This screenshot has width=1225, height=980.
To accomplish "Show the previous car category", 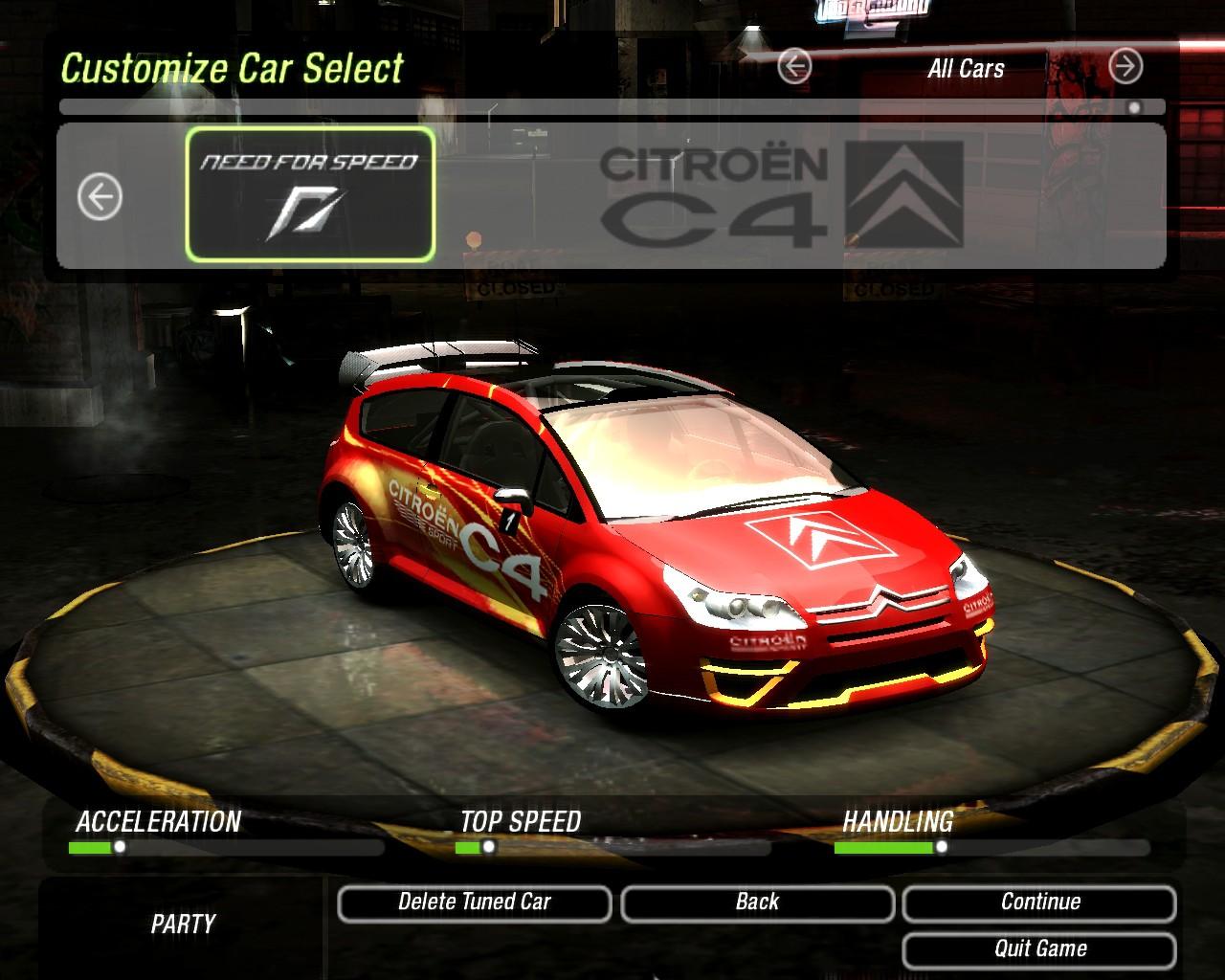I will (794, 67).
